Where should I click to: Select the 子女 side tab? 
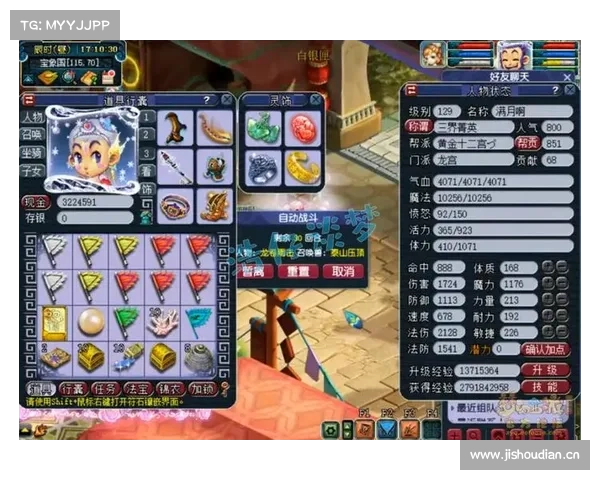coord(32,171)
